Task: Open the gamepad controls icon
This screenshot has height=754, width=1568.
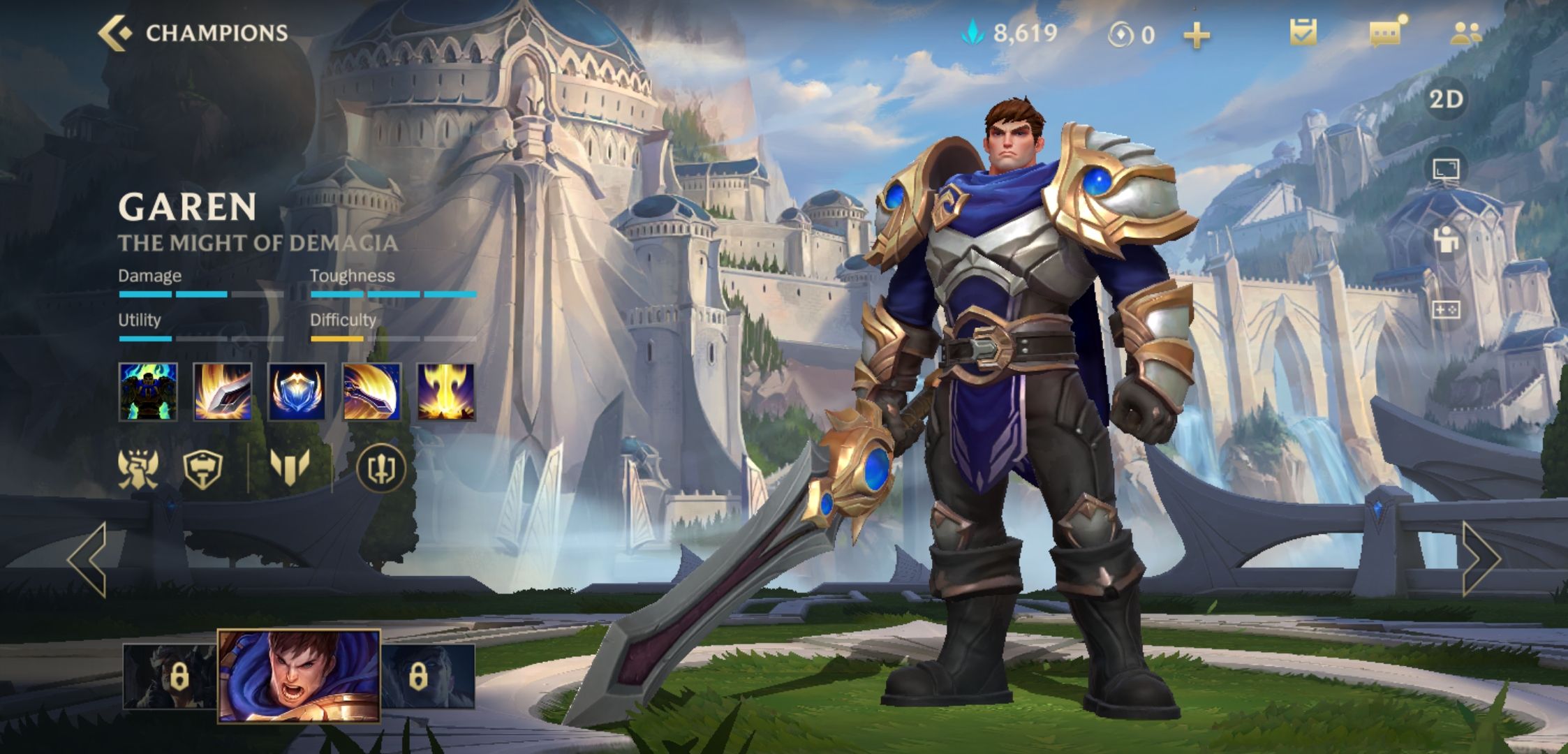Action: 1446,309
